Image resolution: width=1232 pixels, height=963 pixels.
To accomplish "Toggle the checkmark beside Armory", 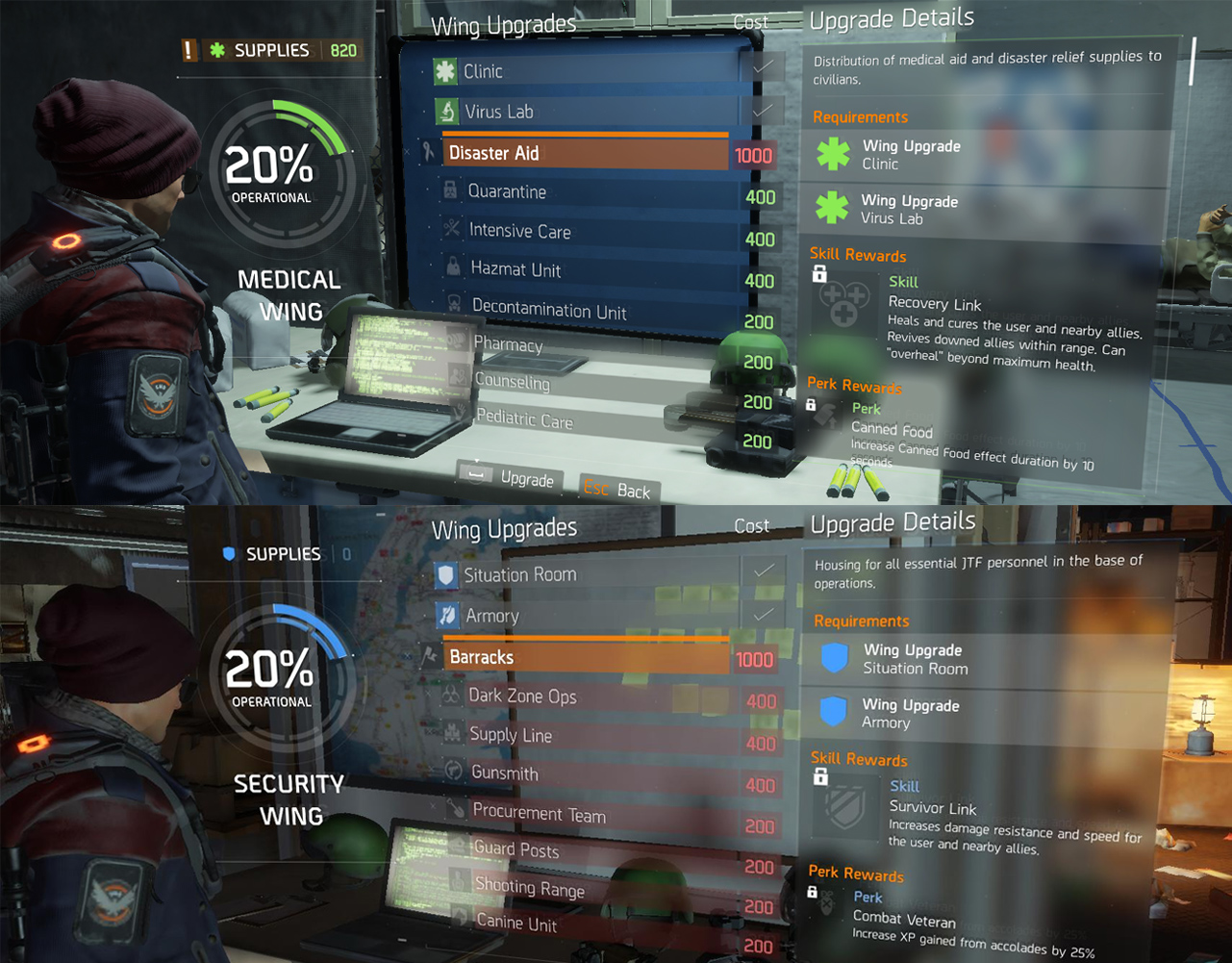I will [764, 616].
